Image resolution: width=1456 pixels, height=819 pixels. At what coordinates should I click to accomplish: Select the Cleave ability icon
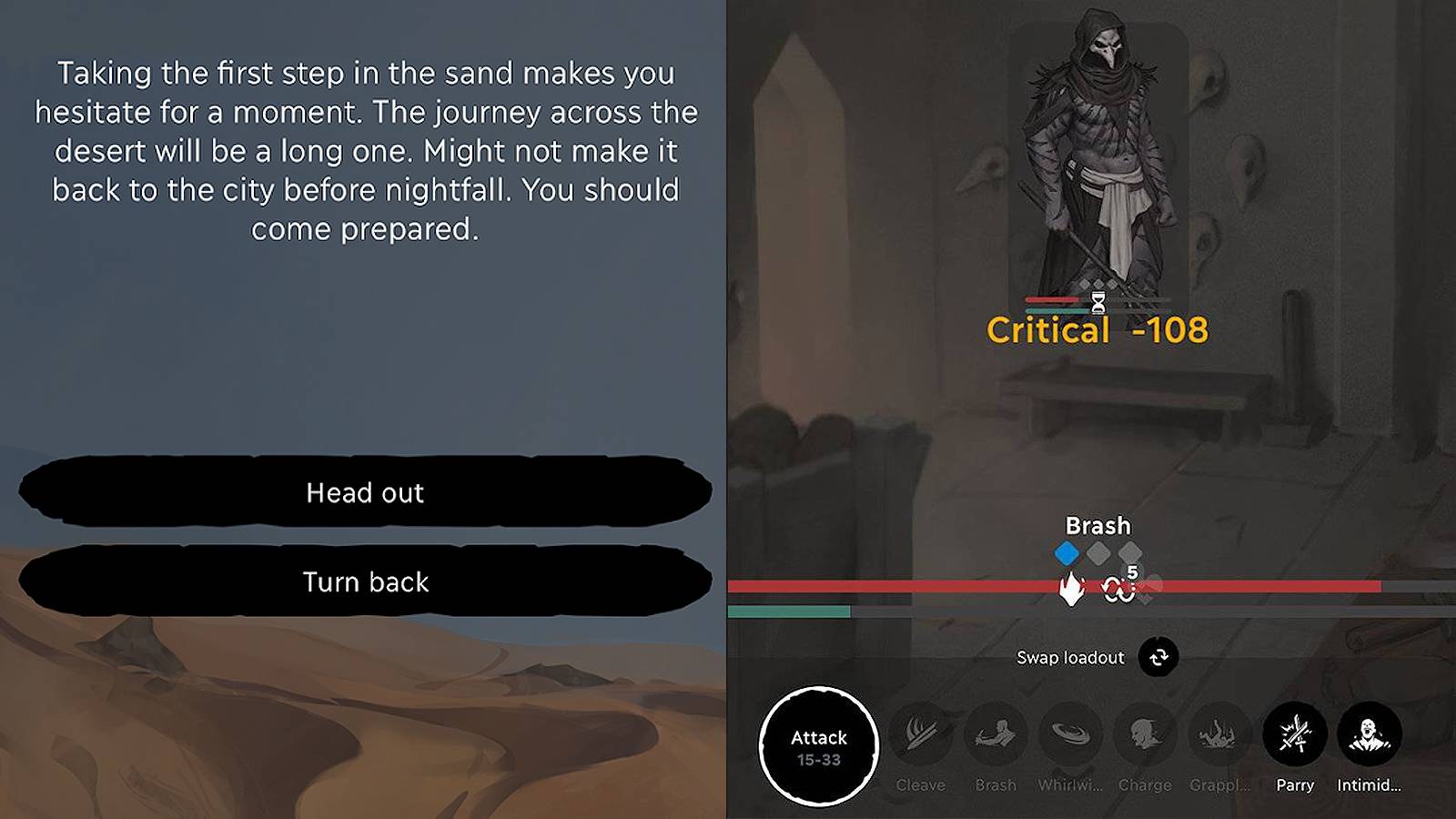tap(921, 735)
